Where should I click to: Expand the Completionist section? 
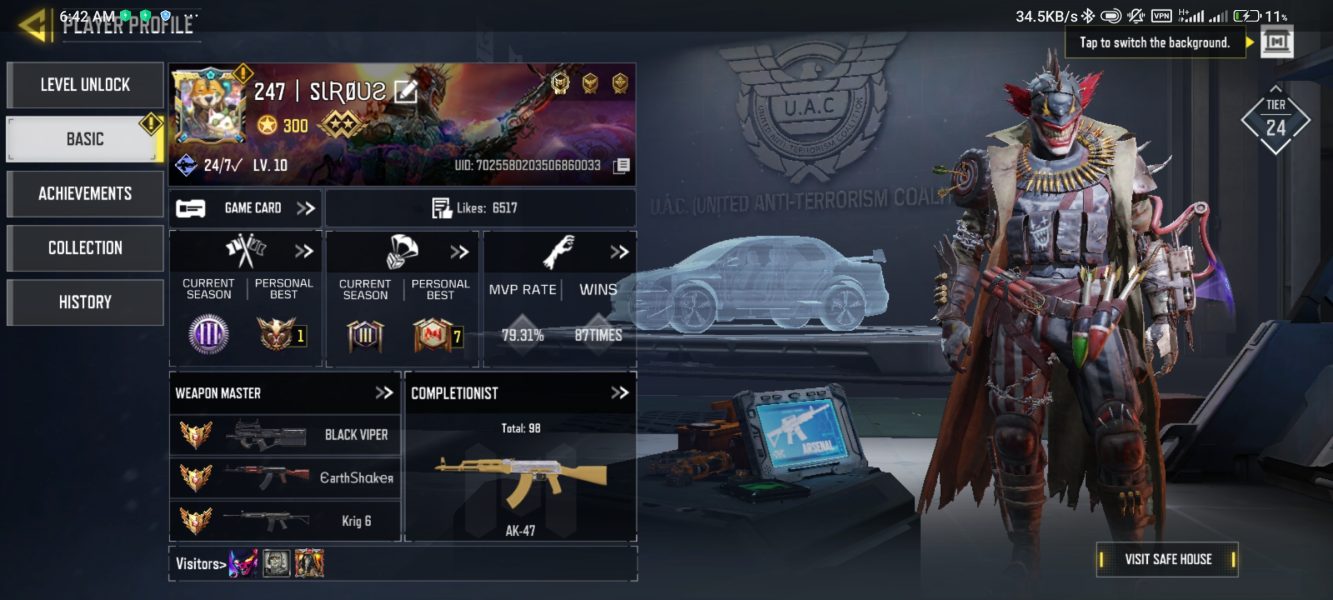(x=620, y=393)
